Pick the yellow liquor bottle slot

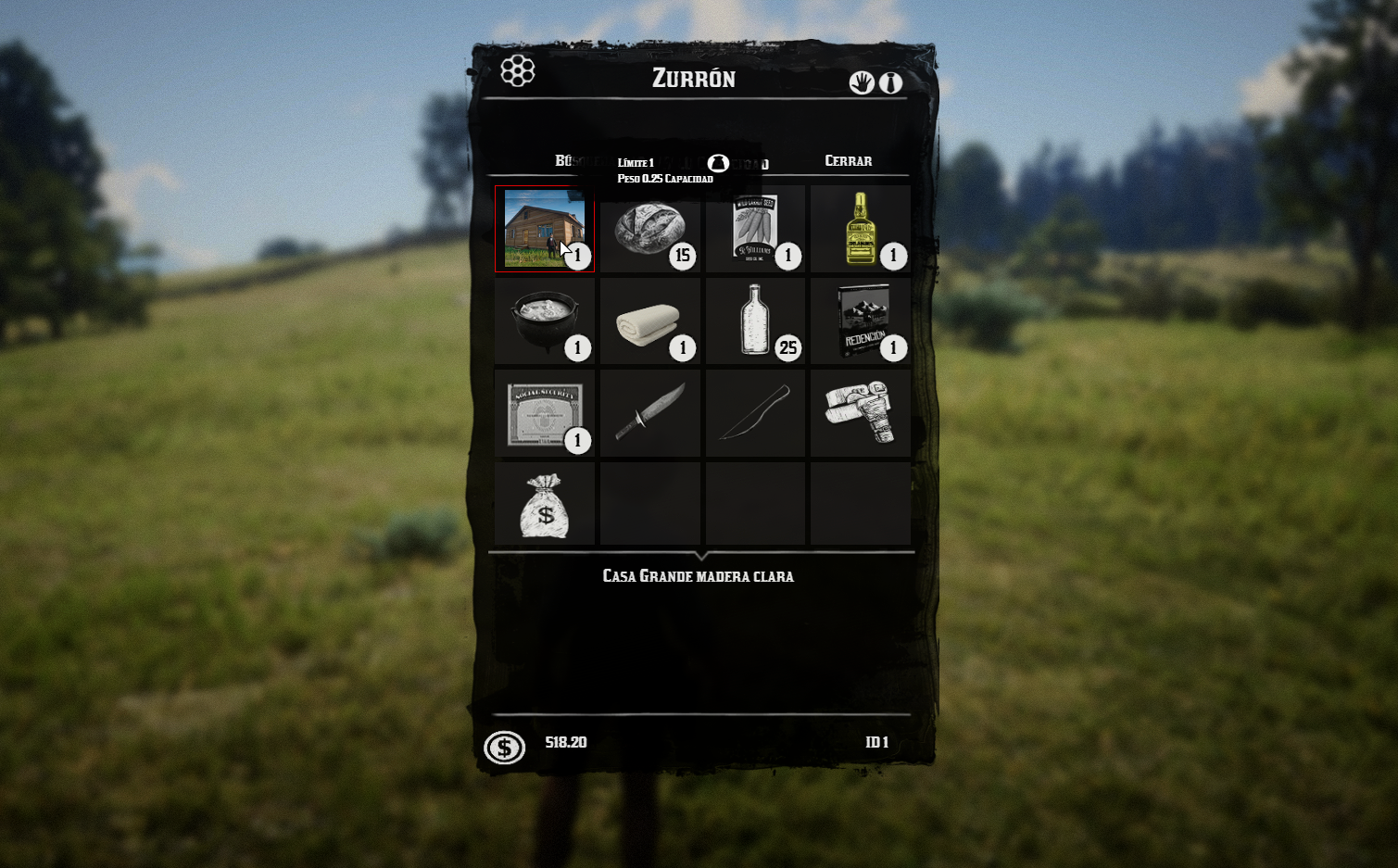point(861,229)
